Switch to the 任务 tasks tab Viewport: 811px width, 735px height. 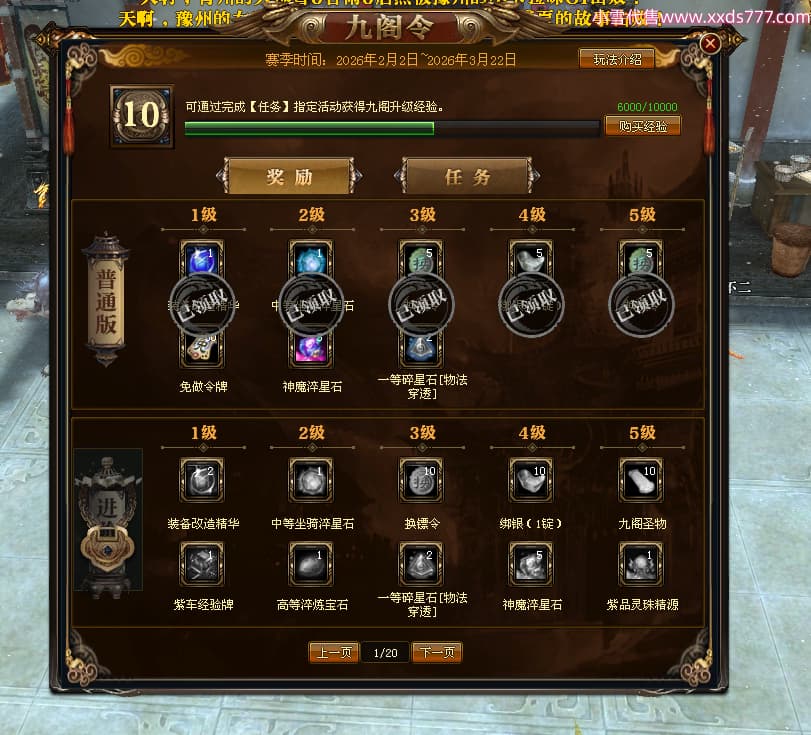pyautogui.click(x=467, y=177)
